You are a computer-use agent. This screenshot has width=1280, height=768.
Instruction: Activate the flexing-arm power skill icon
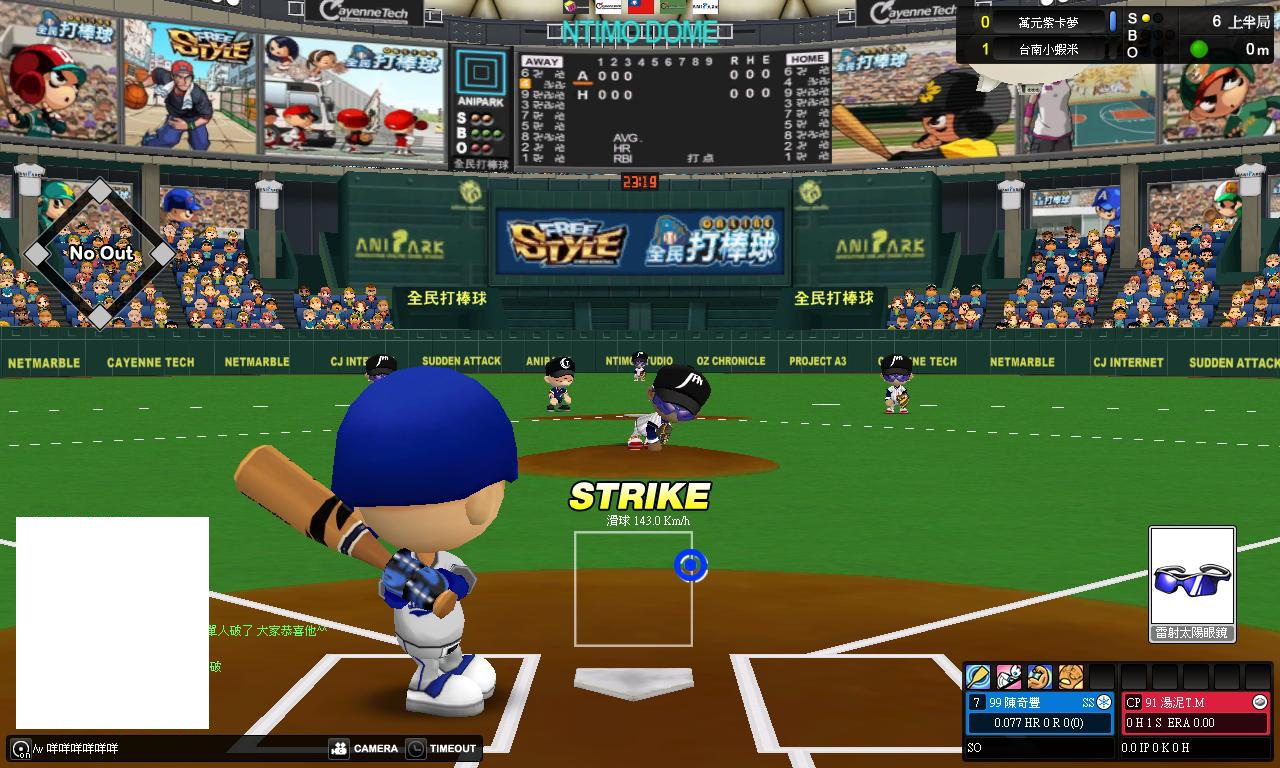tap(1040, 677)
